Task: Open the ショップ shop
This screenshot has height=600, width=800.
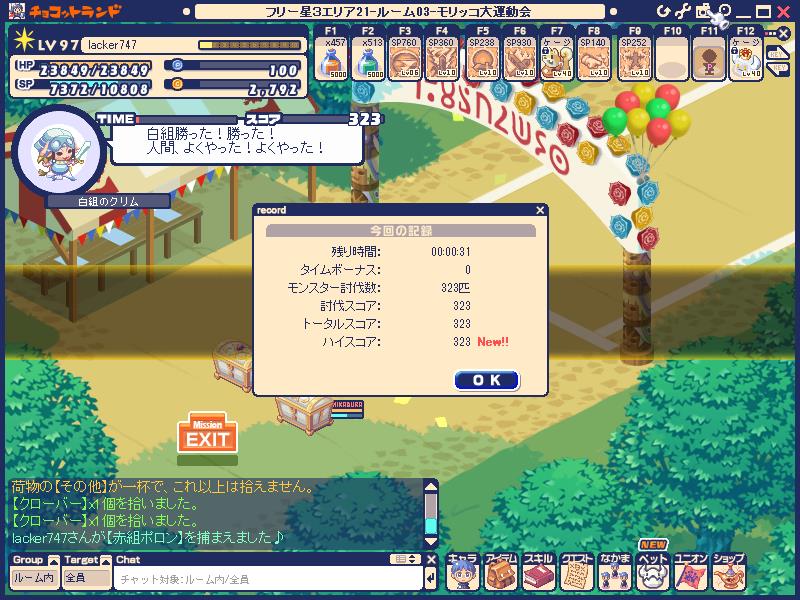Action: 728,573
